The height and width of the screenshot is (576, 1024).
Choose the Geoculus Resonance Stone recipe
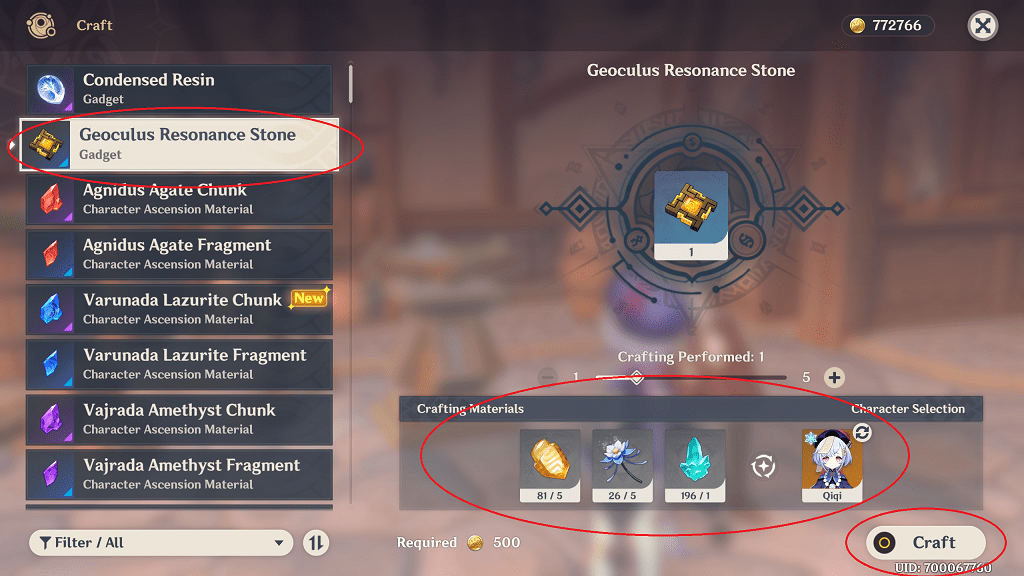pos(180,144)
